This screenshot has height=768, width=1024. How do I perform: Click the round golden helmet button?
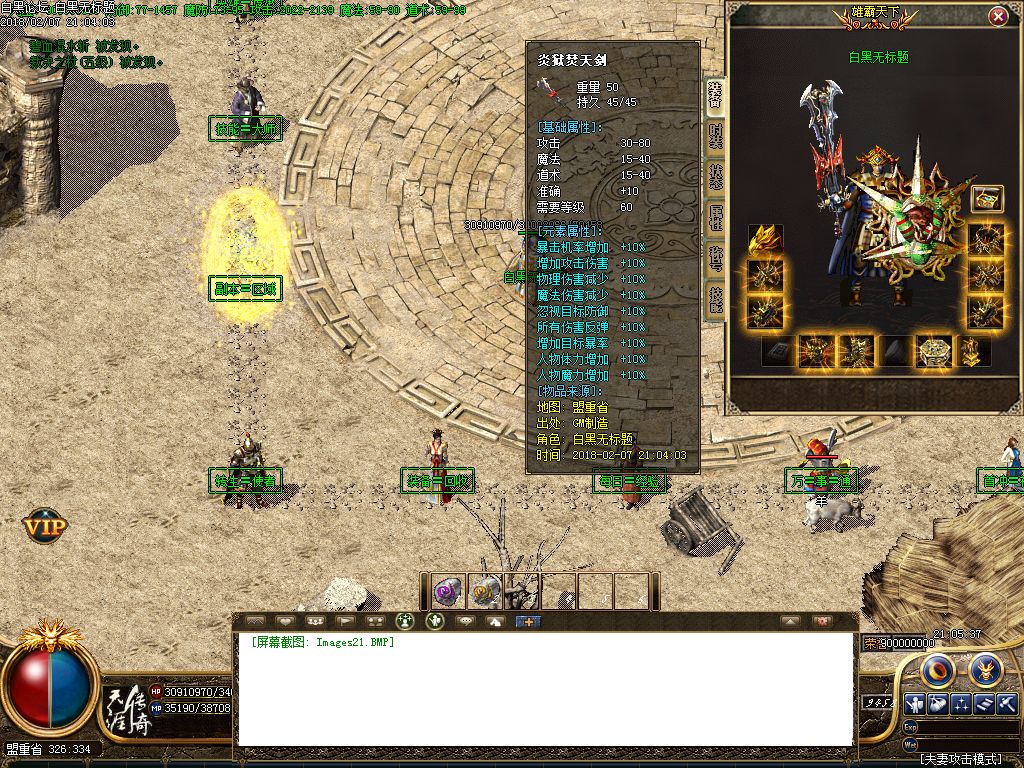coord(984,668)
